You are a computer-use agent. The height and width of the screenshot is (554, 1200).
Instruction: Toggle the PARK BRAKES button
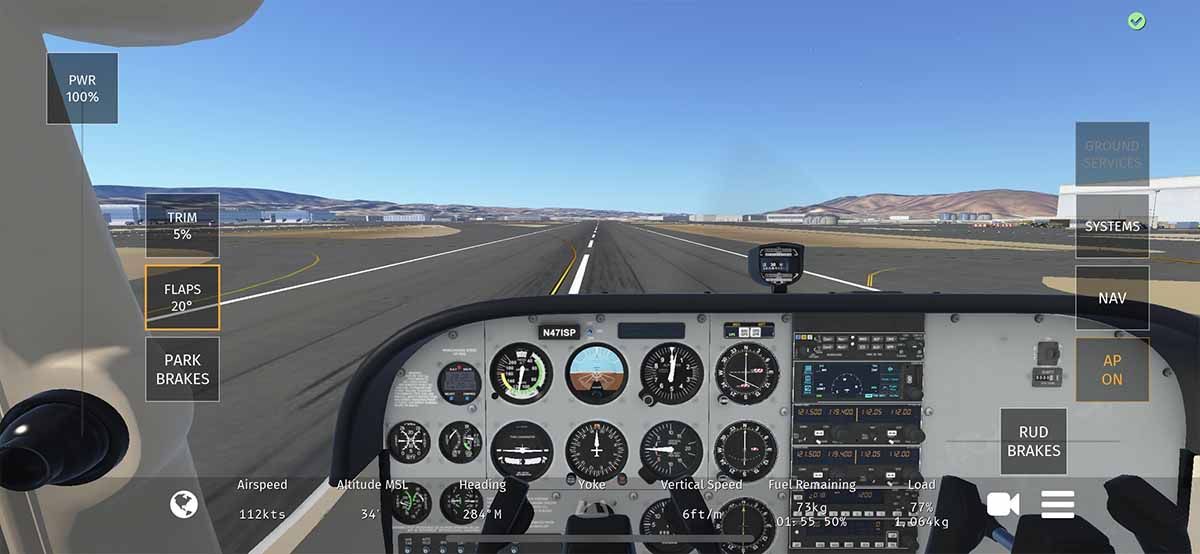click(182, 369)
